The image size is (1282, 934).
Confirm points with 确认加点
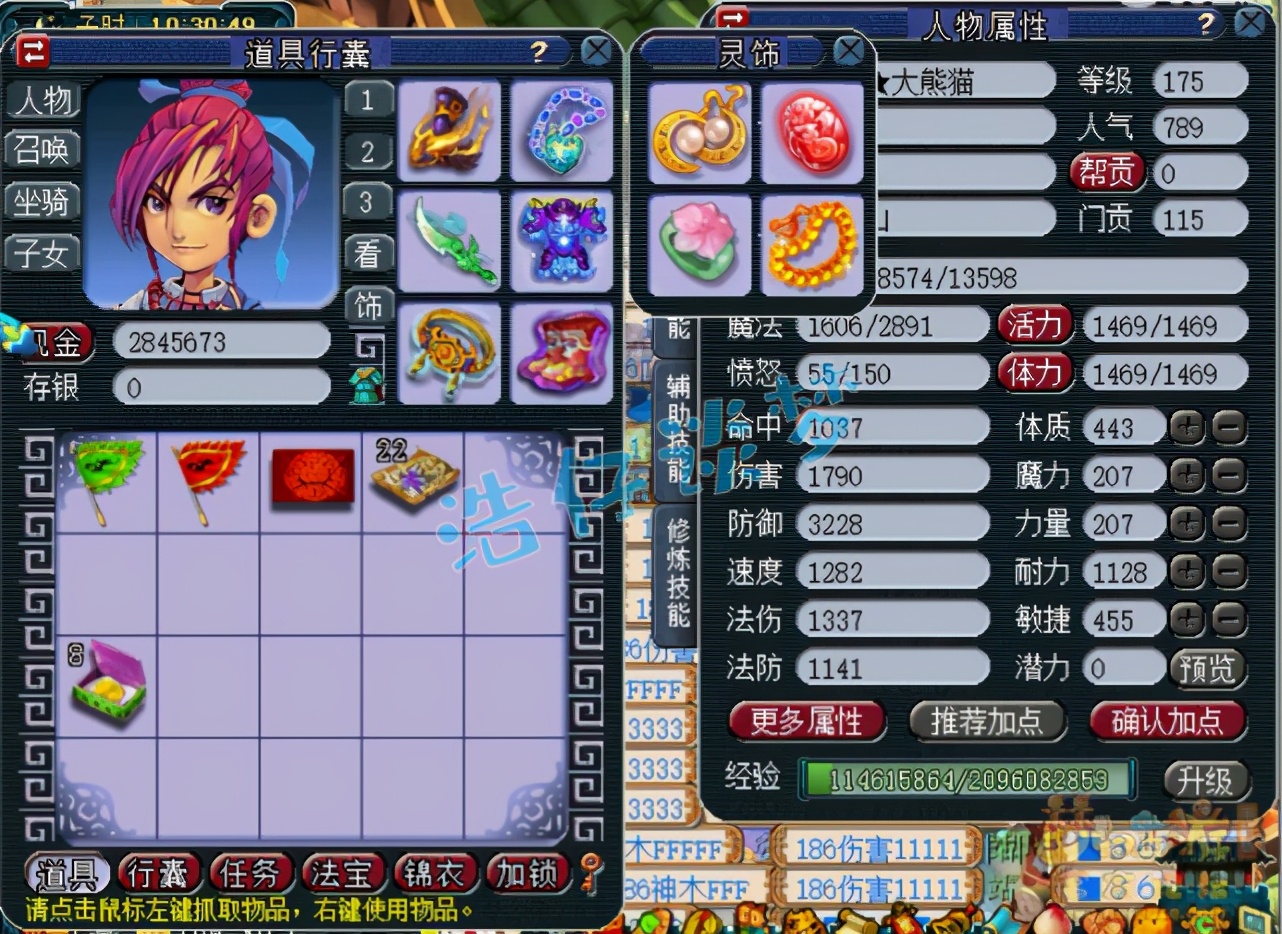[x=1167, y=720]
